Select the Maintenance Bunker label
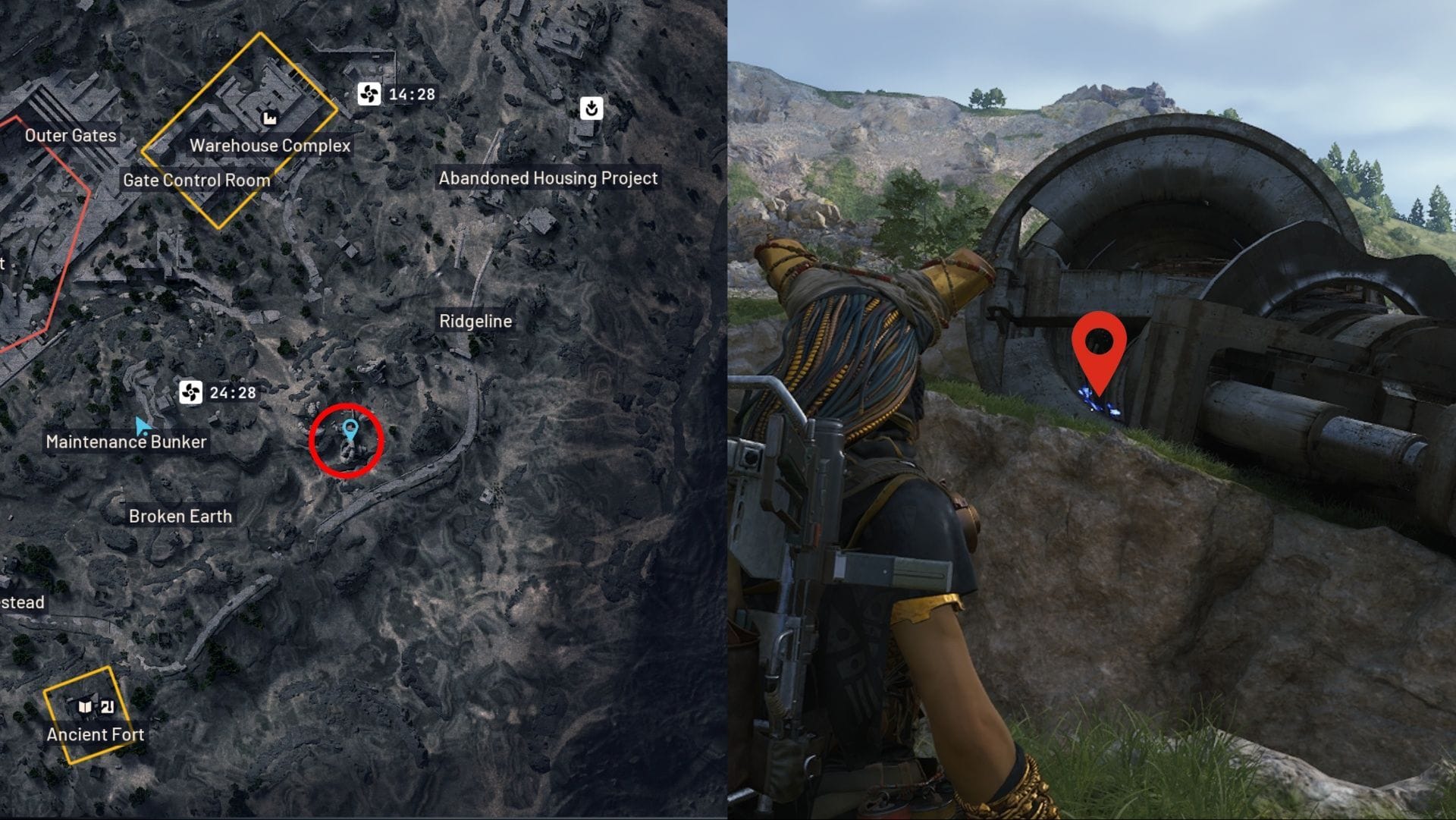The height and width of the screenshot is (820, 1456). 126,441
